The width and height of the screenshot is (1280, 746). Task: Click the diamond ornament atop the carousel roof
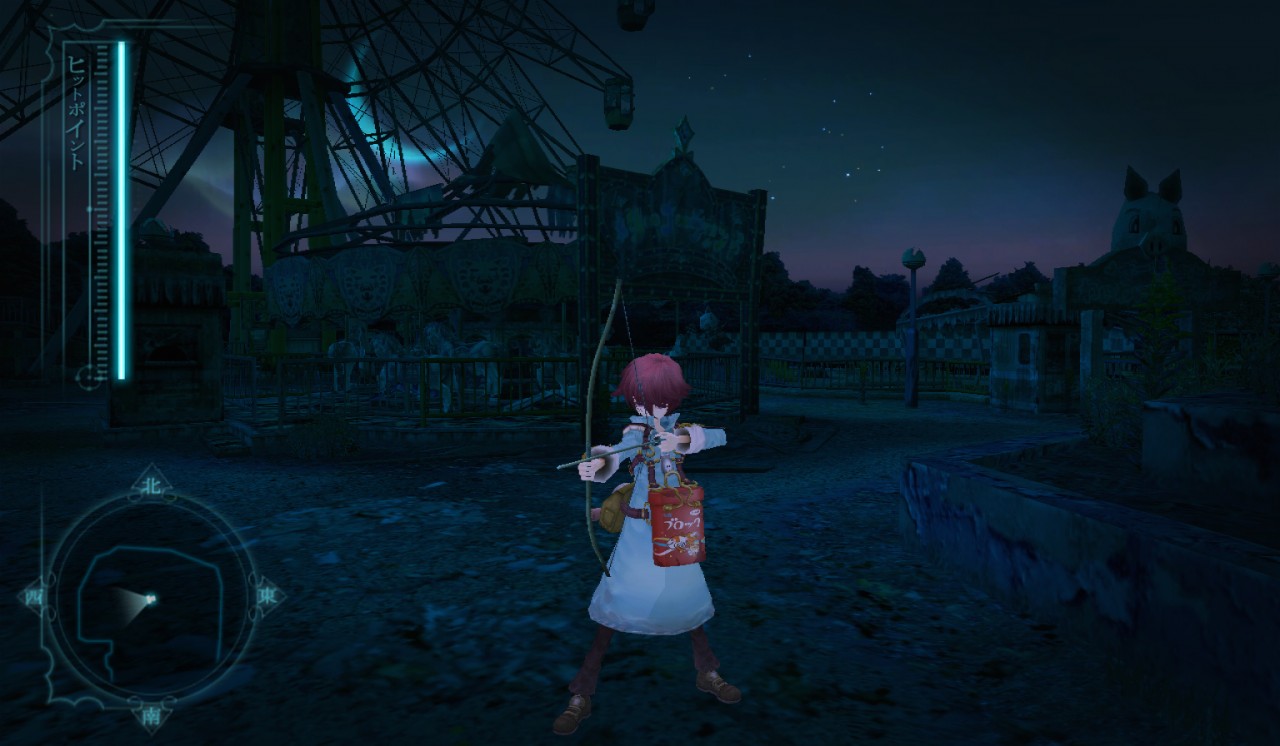(685, 130)
